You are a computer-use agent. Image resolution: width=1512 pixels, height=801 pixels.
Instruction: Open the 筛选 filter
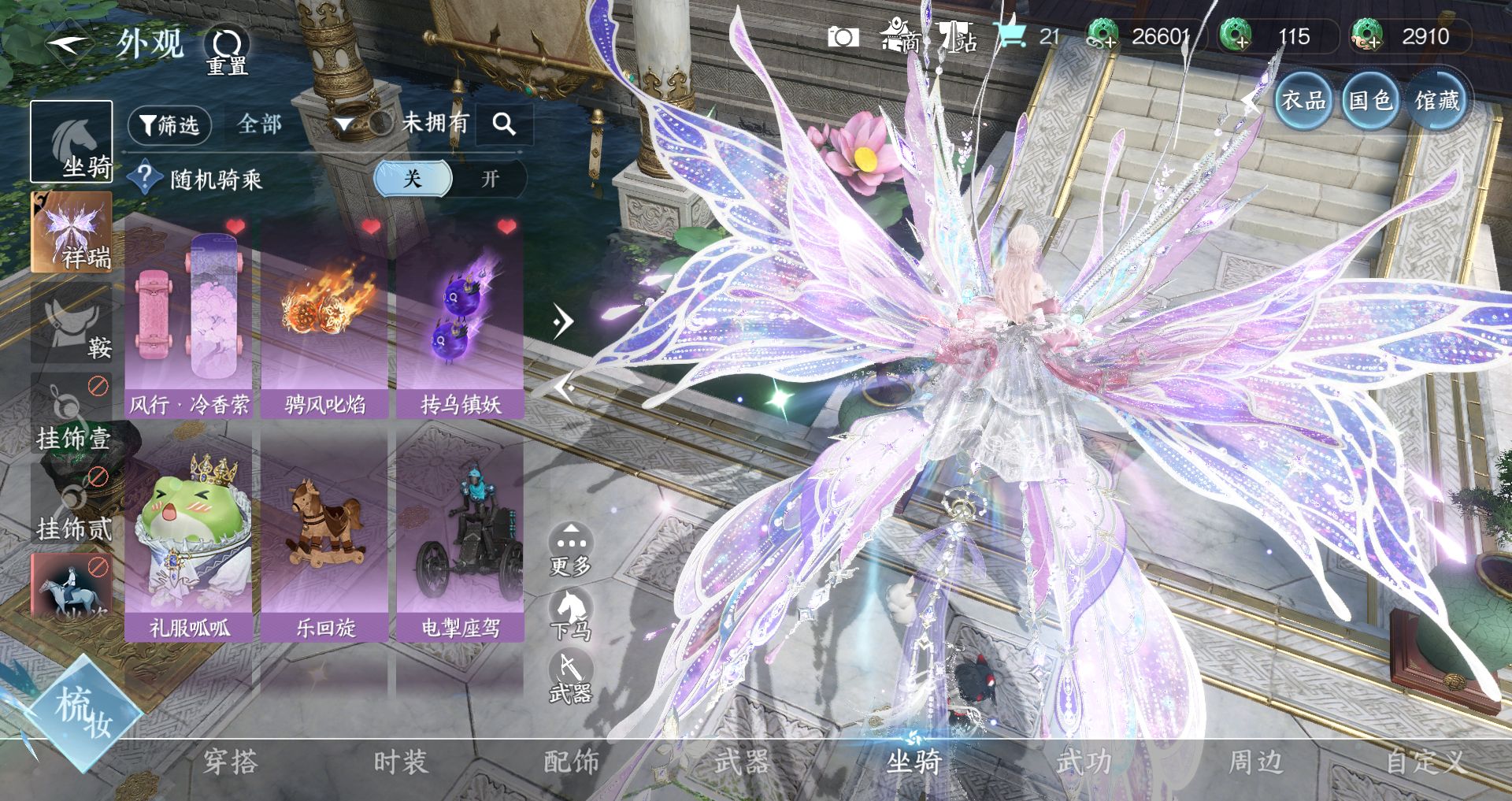(x=169, y=125)
